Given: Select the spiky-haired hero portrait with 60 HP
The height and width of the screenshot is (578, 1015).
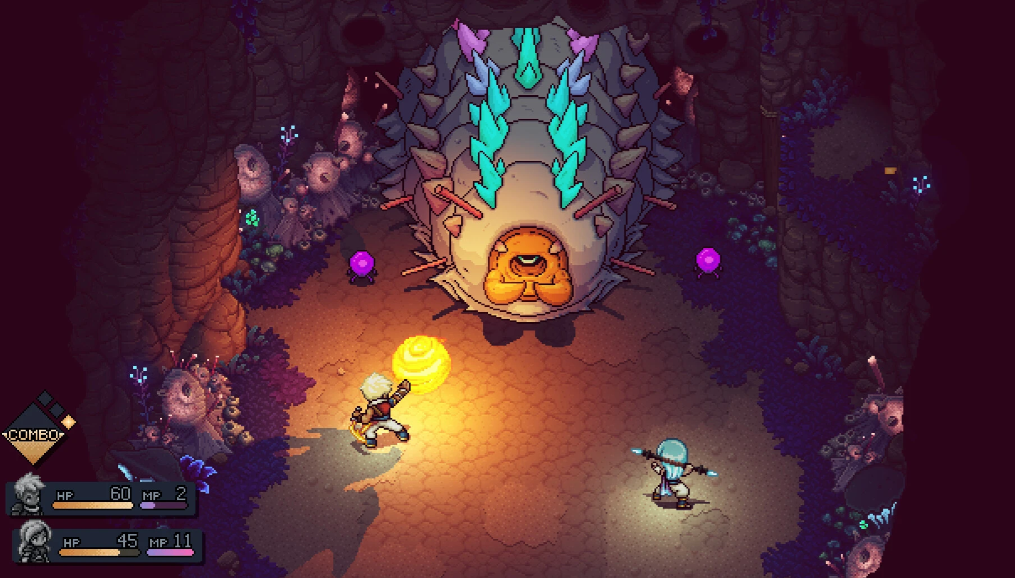Looking at the screenshot, I should [25, 496].
